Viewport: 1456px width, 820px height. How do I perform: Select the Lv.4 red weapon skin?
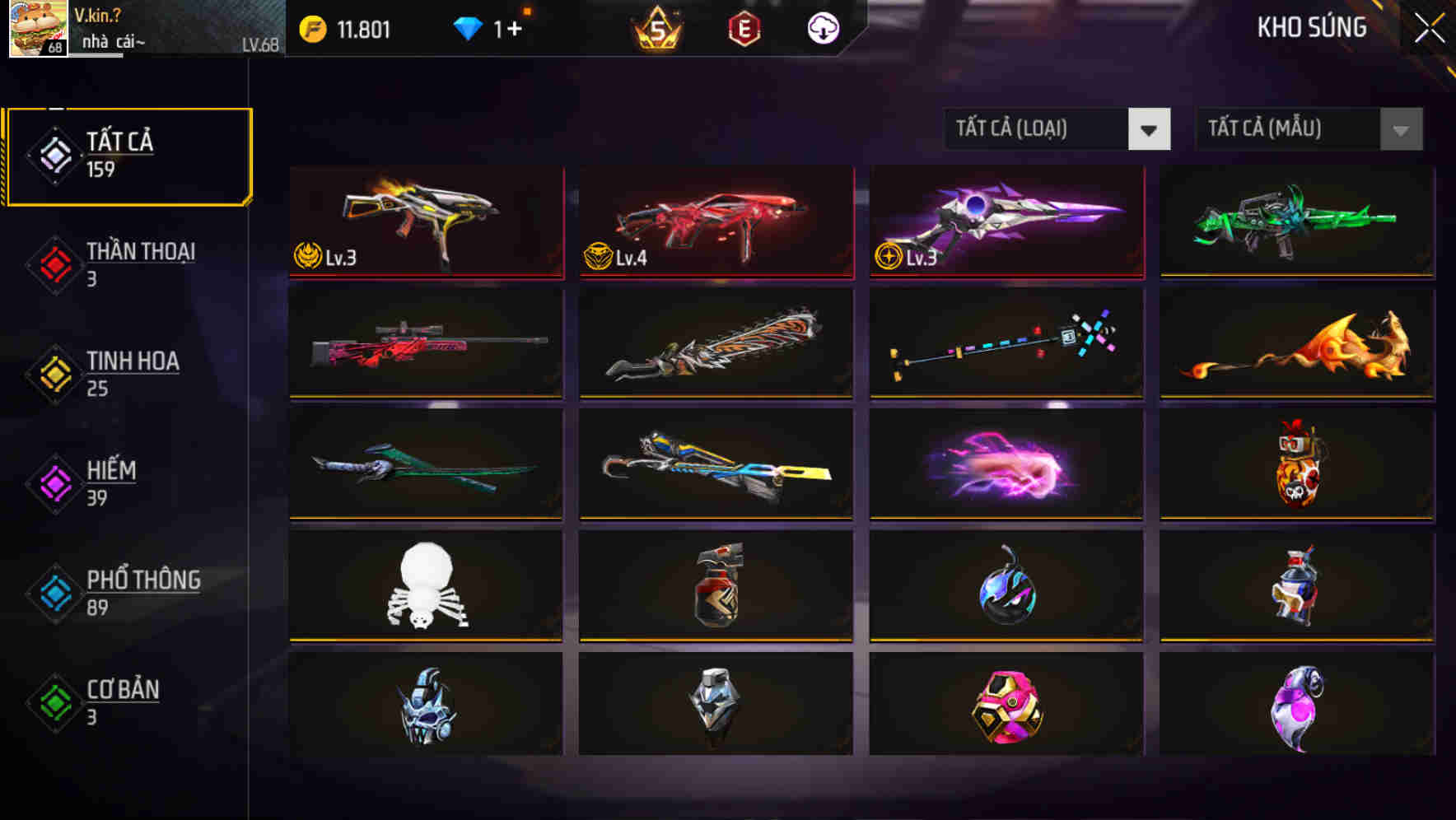click(x=715, y=222)
